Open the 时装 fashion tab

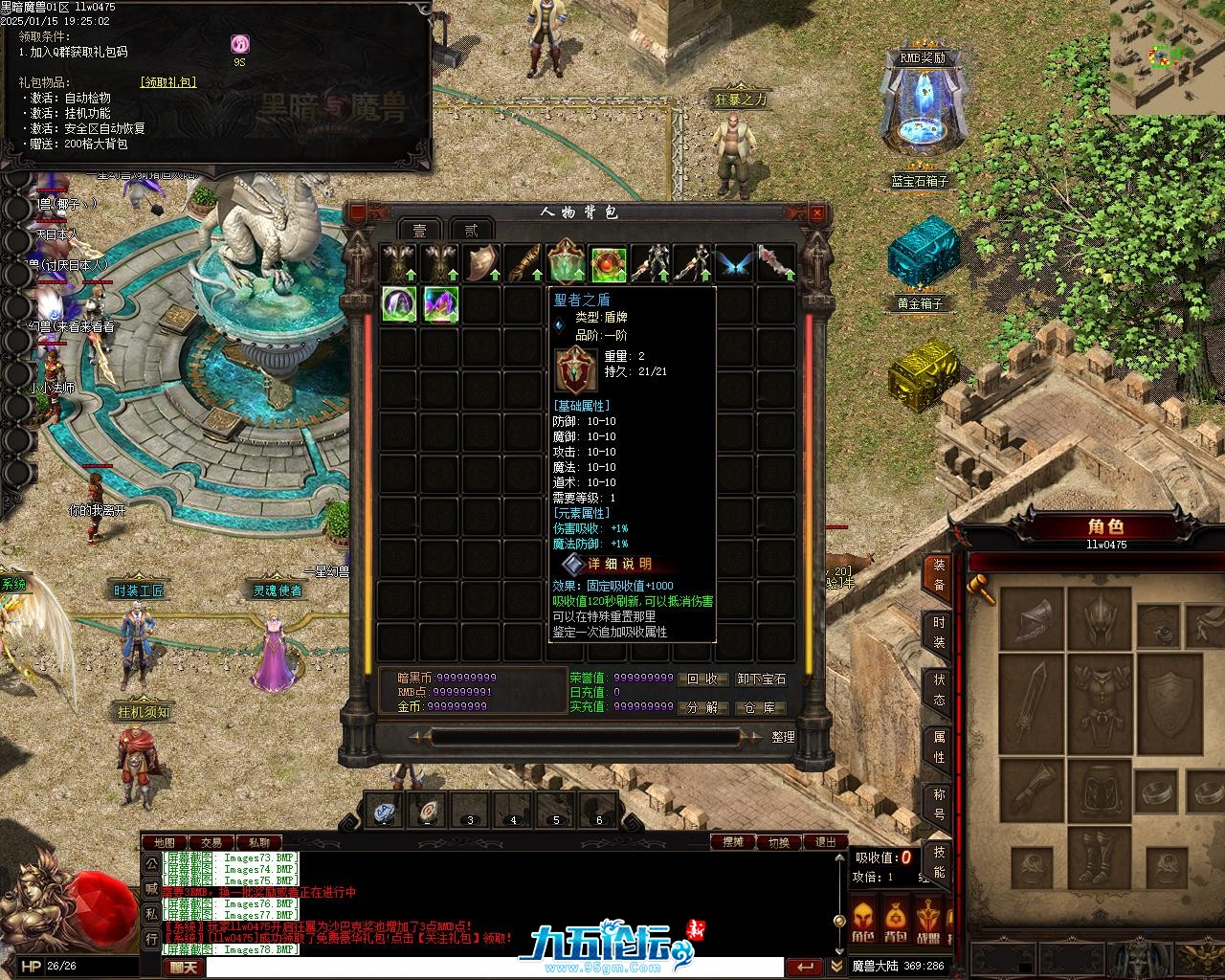coord(939,633)
